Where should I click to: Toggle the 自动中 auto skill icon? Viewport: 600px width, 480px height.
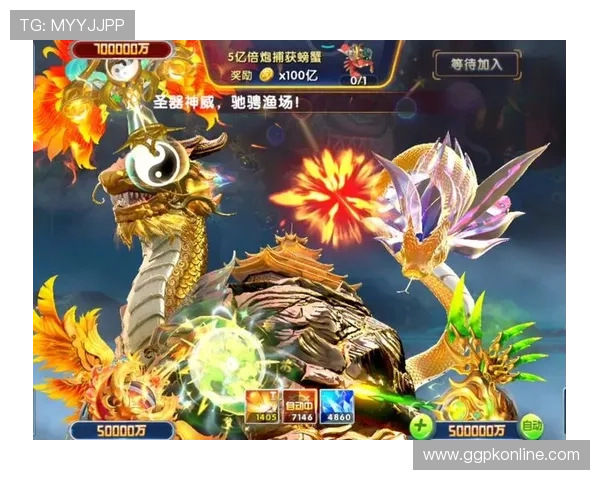[300, 405]
